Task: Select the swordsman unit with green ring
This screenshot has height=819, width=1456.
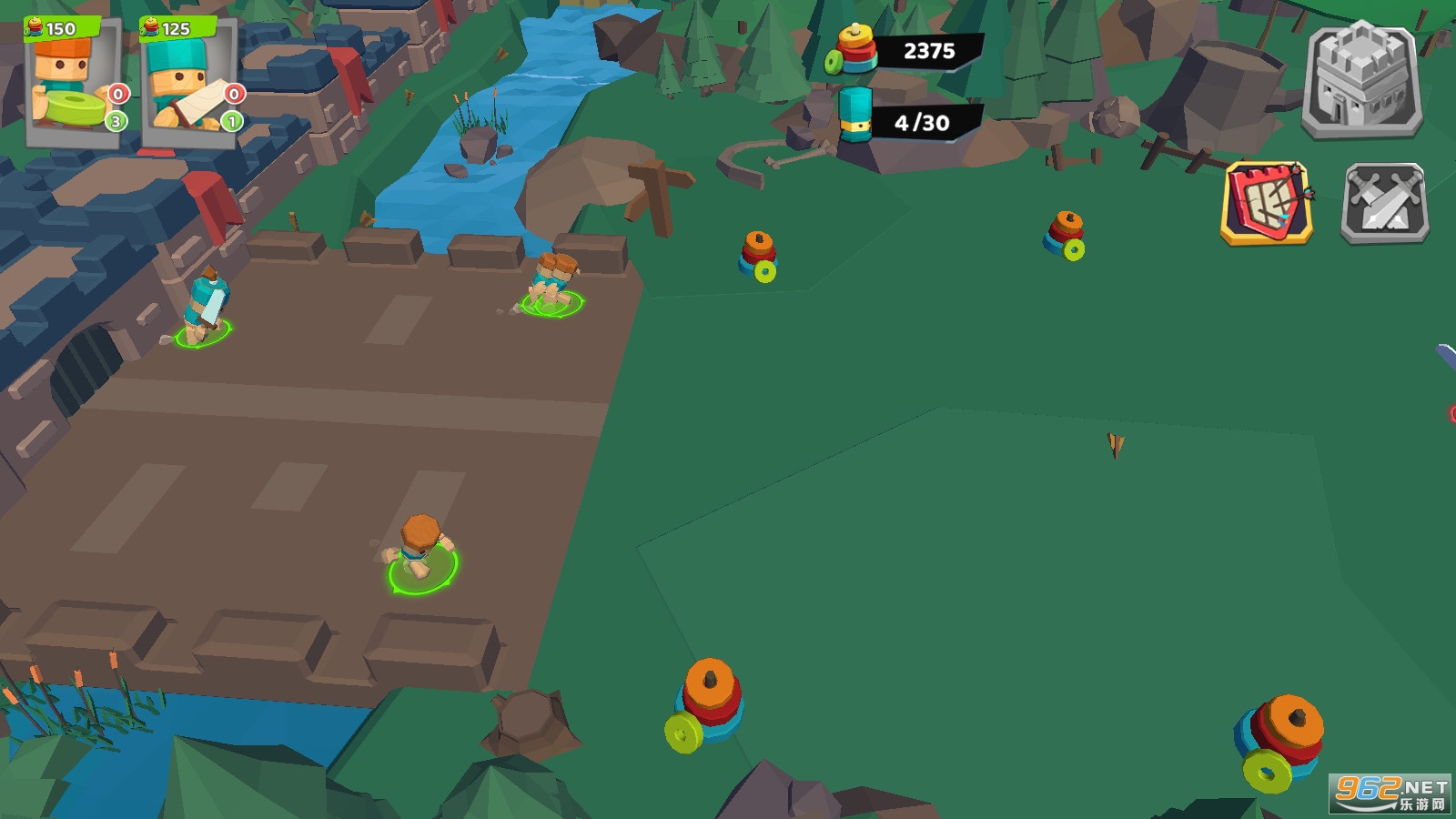Action: (204, 308)
